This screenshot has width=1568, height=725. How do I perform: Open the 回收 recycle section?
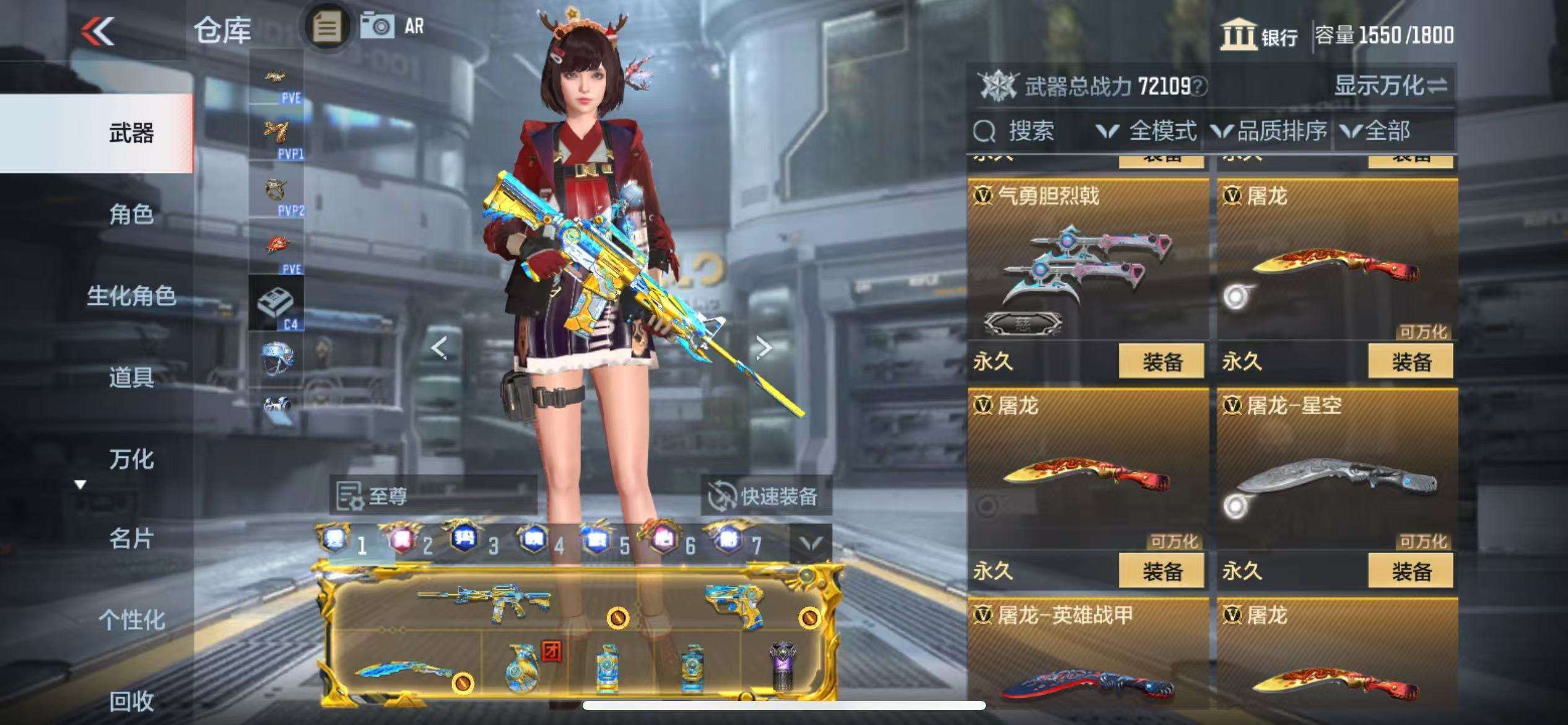pyautogui.click(x=131, y=701)
